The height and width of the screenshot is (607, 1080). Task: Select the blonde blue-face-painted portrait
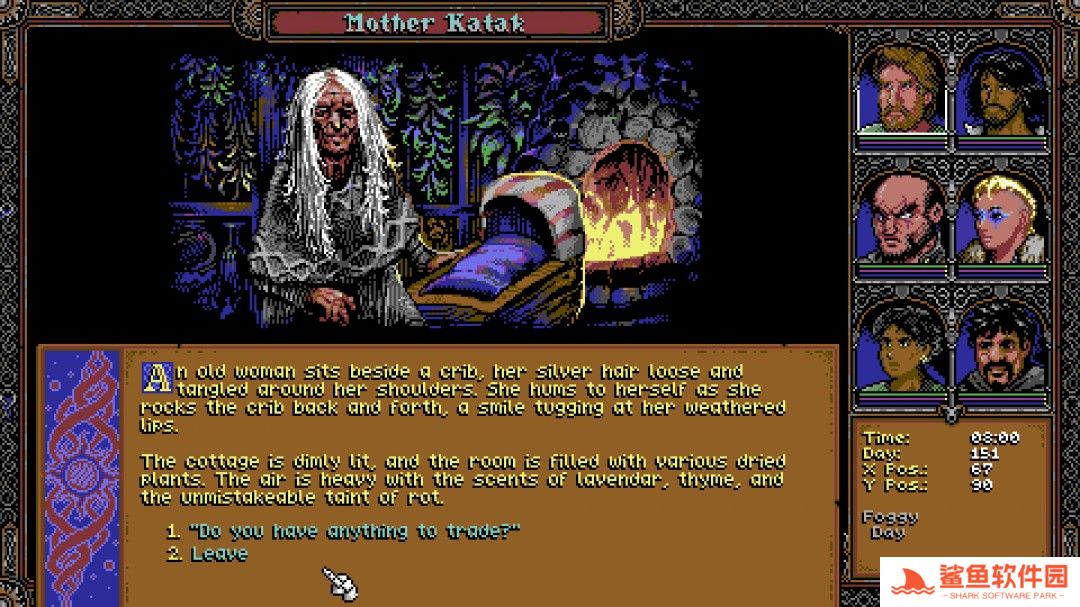coord(1000,220)
